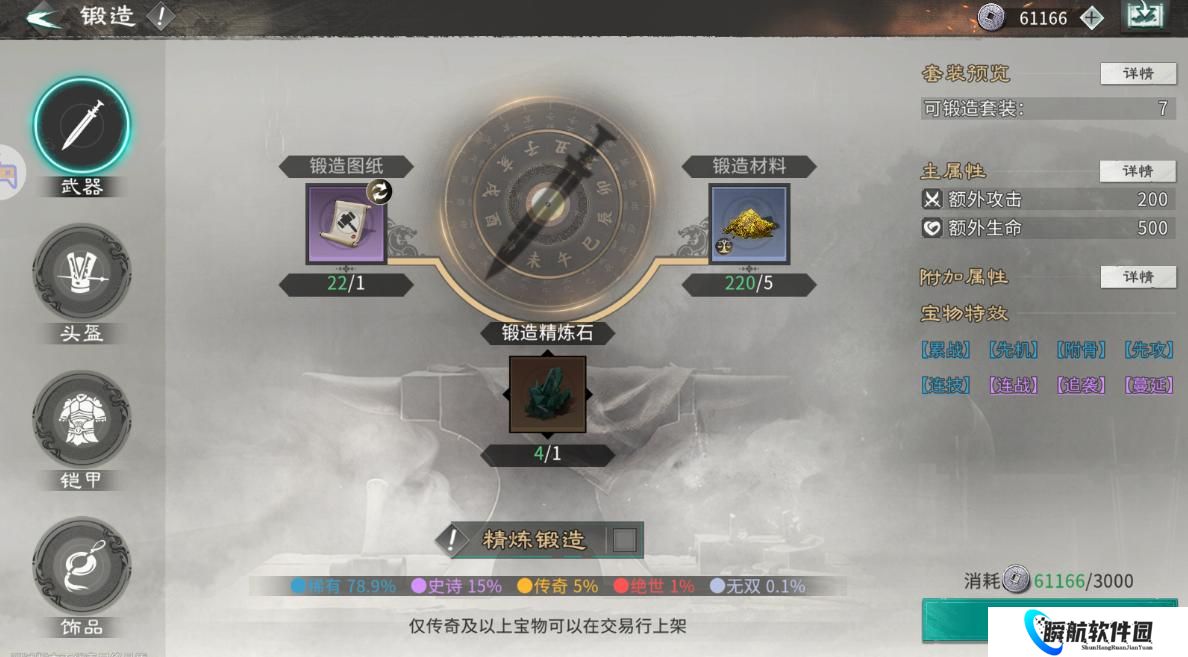View the 【累战】 treasure effect

(945, 350)
